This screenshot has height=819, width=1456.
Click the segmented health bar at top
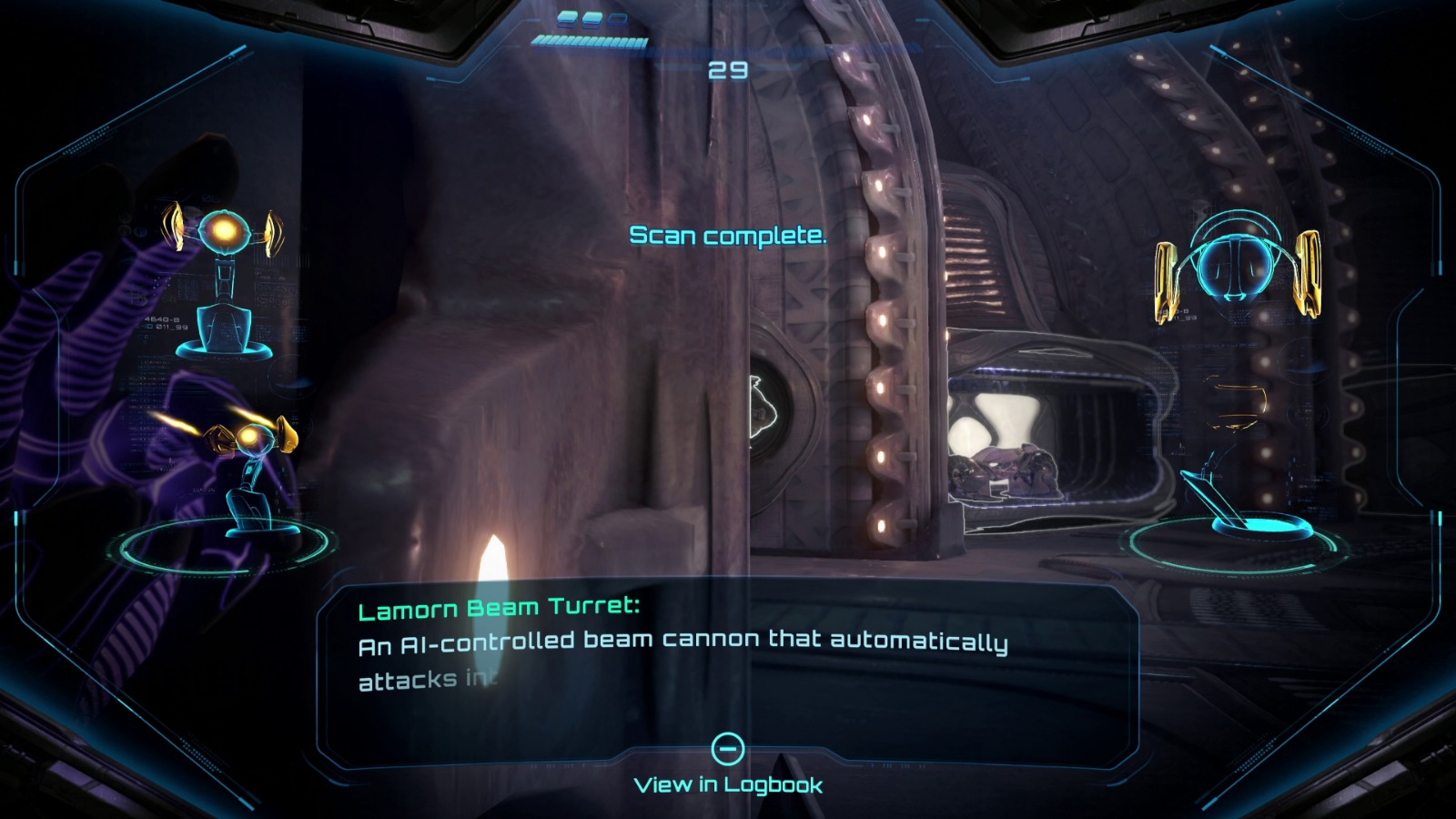pyautogui.click(x=587, y=40)
